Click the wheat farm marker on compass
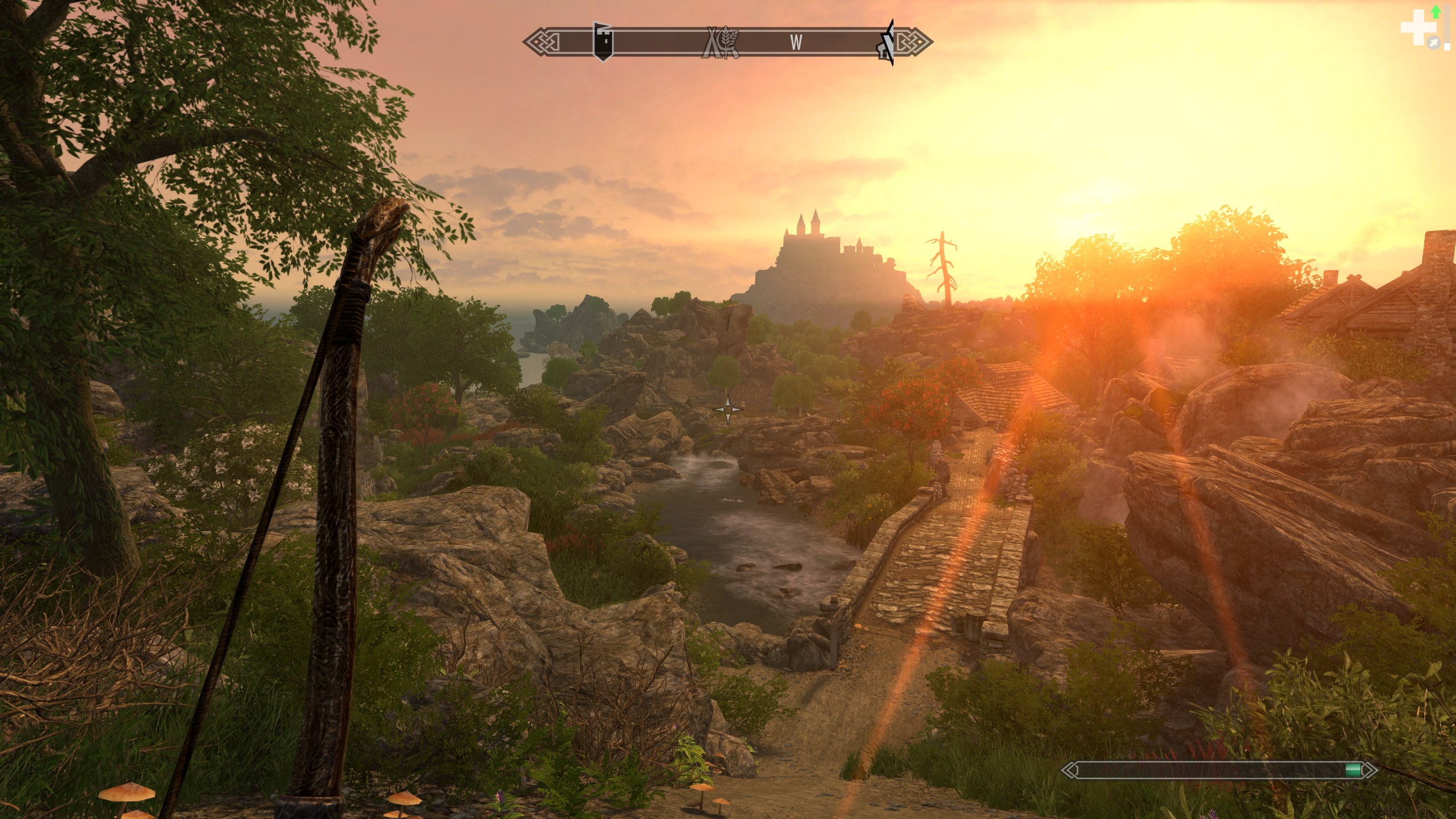The width and height of the screenshot is (1456, 819). pos(721,43)
